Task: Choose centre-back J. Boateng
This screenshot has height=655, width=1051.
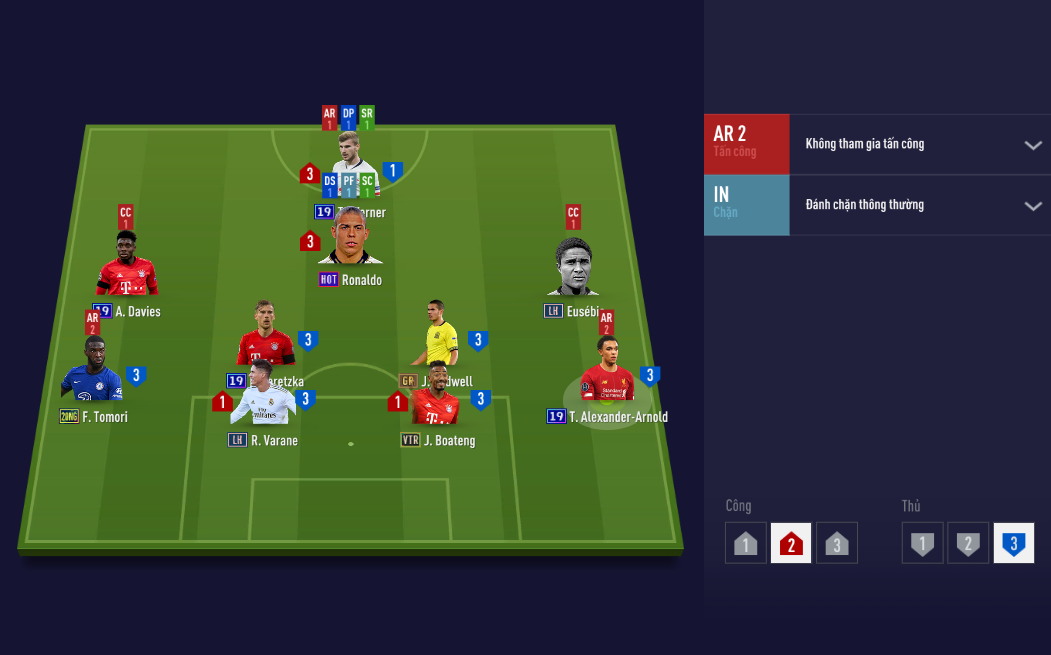Action: coord(436,398)
